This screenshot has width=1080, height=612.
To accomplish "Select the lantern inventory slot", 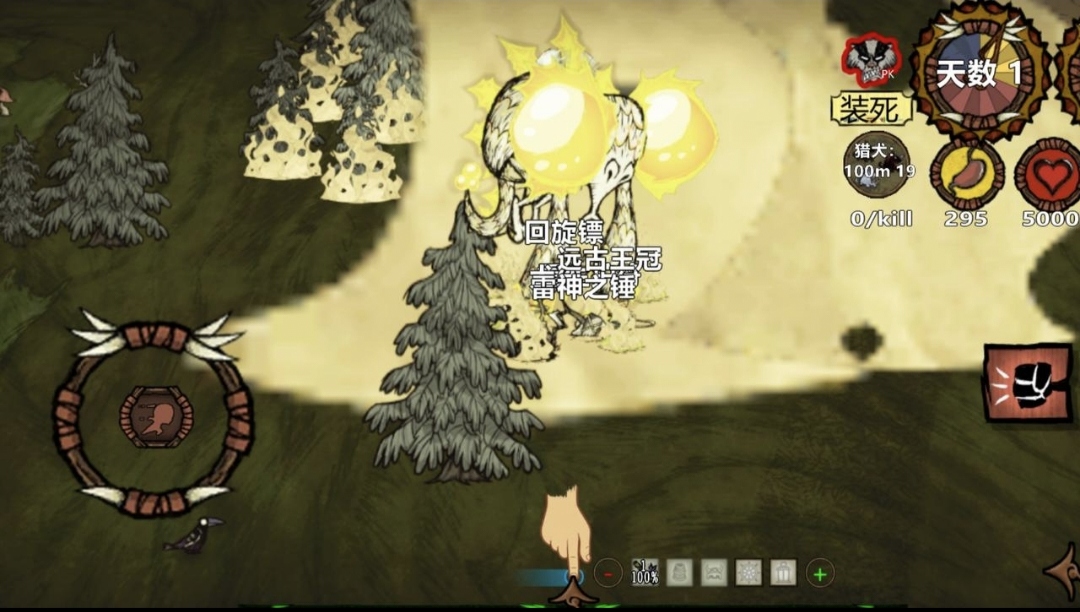I will click(783, 573).
